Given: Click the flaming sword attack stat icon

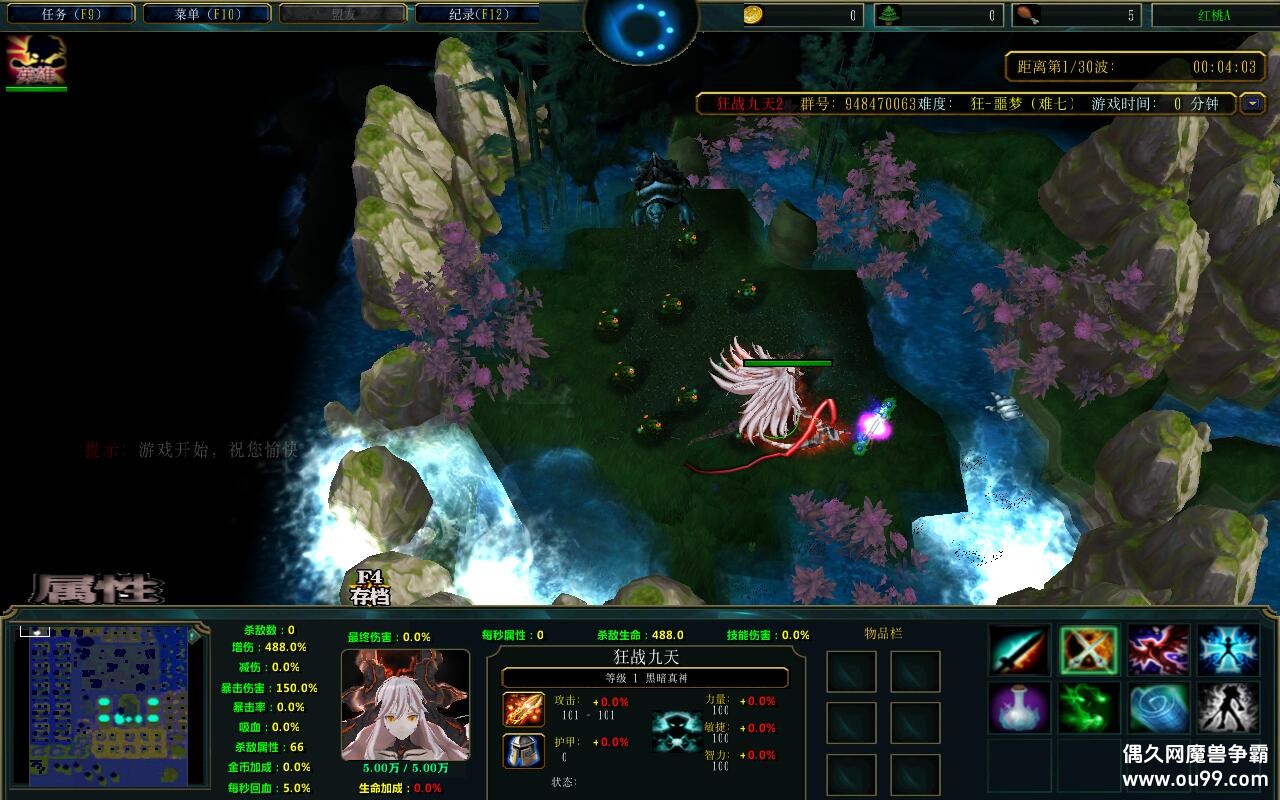Looking at the screenshot, I should [x=523, y=709].
